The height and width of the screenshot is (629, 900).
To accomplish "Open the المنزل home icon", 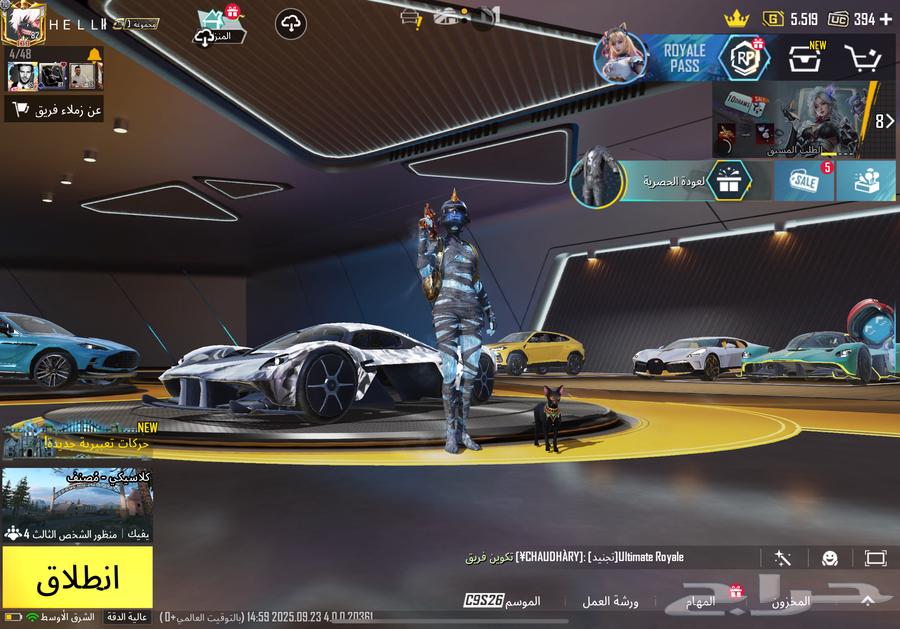I will (x=216, y=24).
